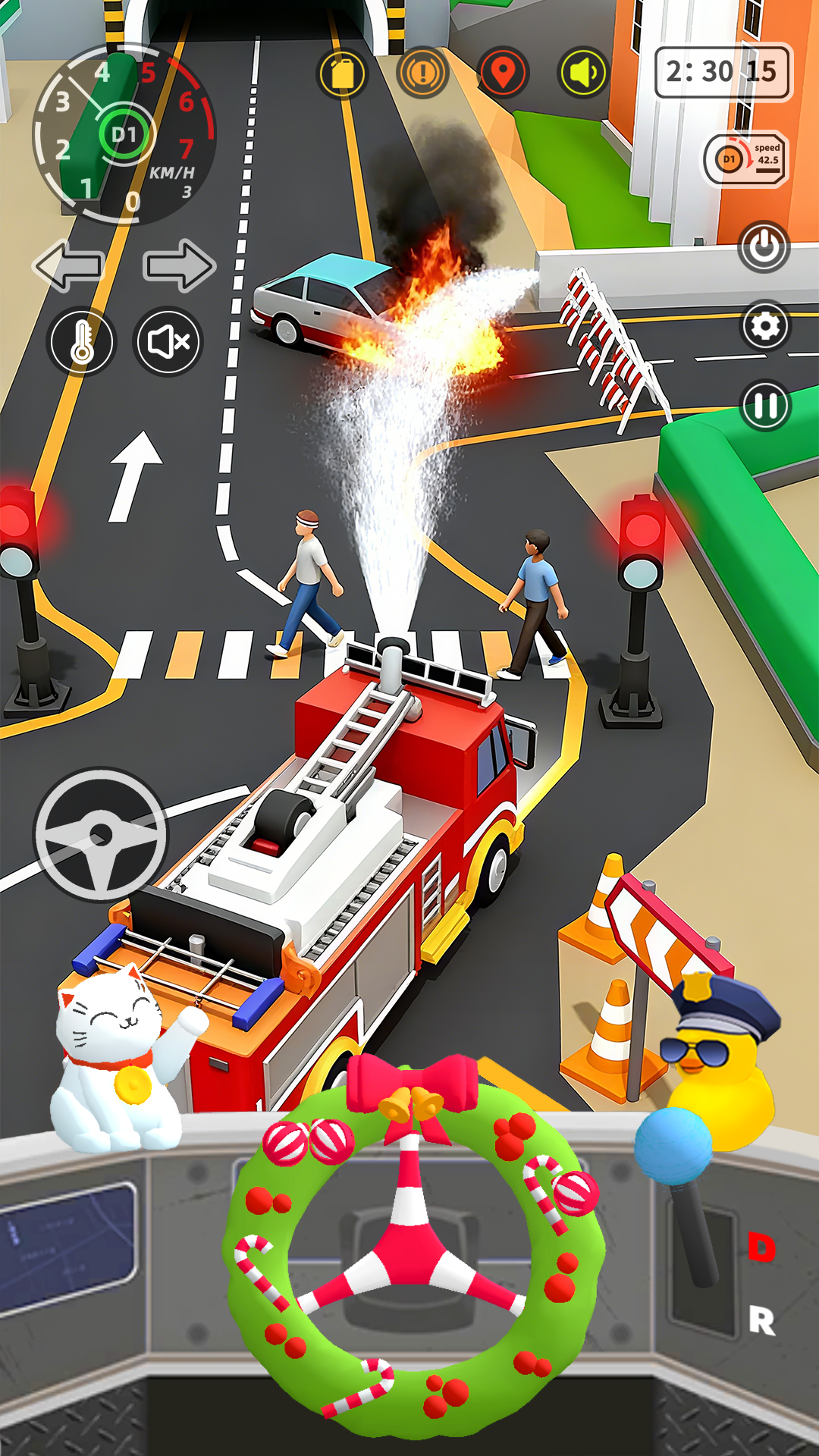Tap the blue gear shift knob
Image resolution: width=819 pixels, height=1456 pixels.
coord(673,1146)
